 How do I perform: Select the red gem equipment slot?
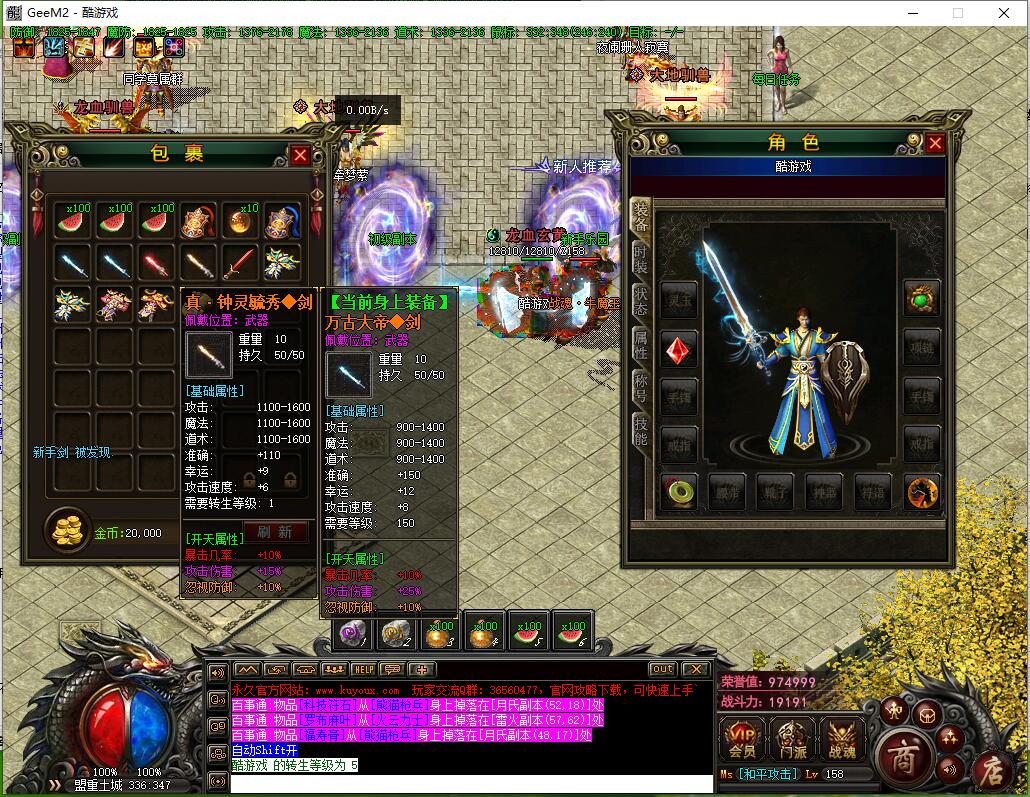pos(679,350)
